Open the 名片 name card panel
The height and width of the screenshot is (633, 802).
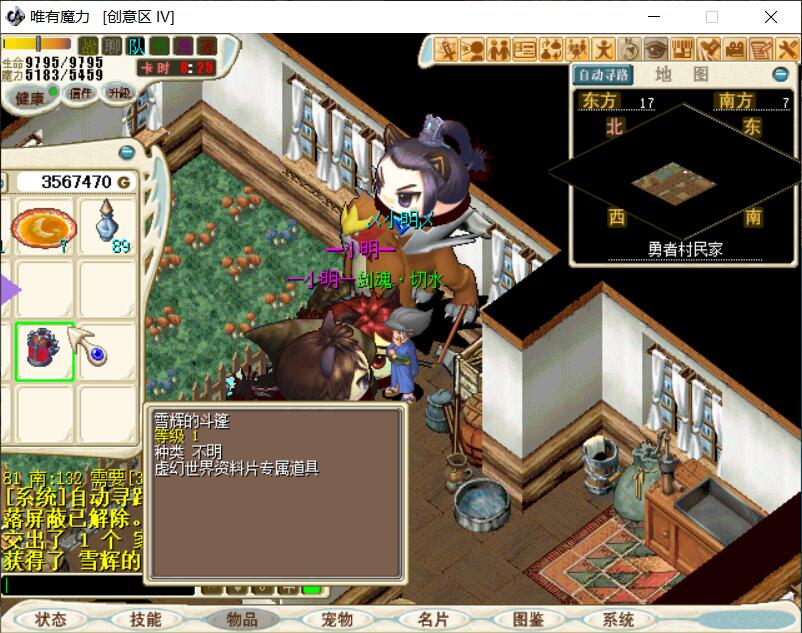(433, 620)
